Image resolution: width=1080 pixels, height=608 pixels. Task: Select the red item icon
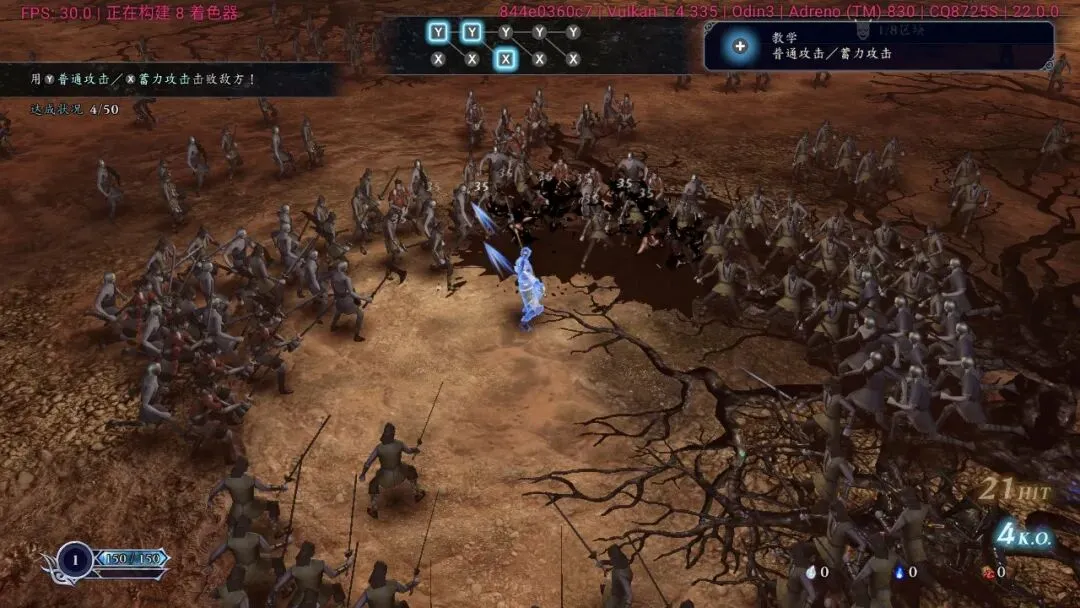click(988, 572)
